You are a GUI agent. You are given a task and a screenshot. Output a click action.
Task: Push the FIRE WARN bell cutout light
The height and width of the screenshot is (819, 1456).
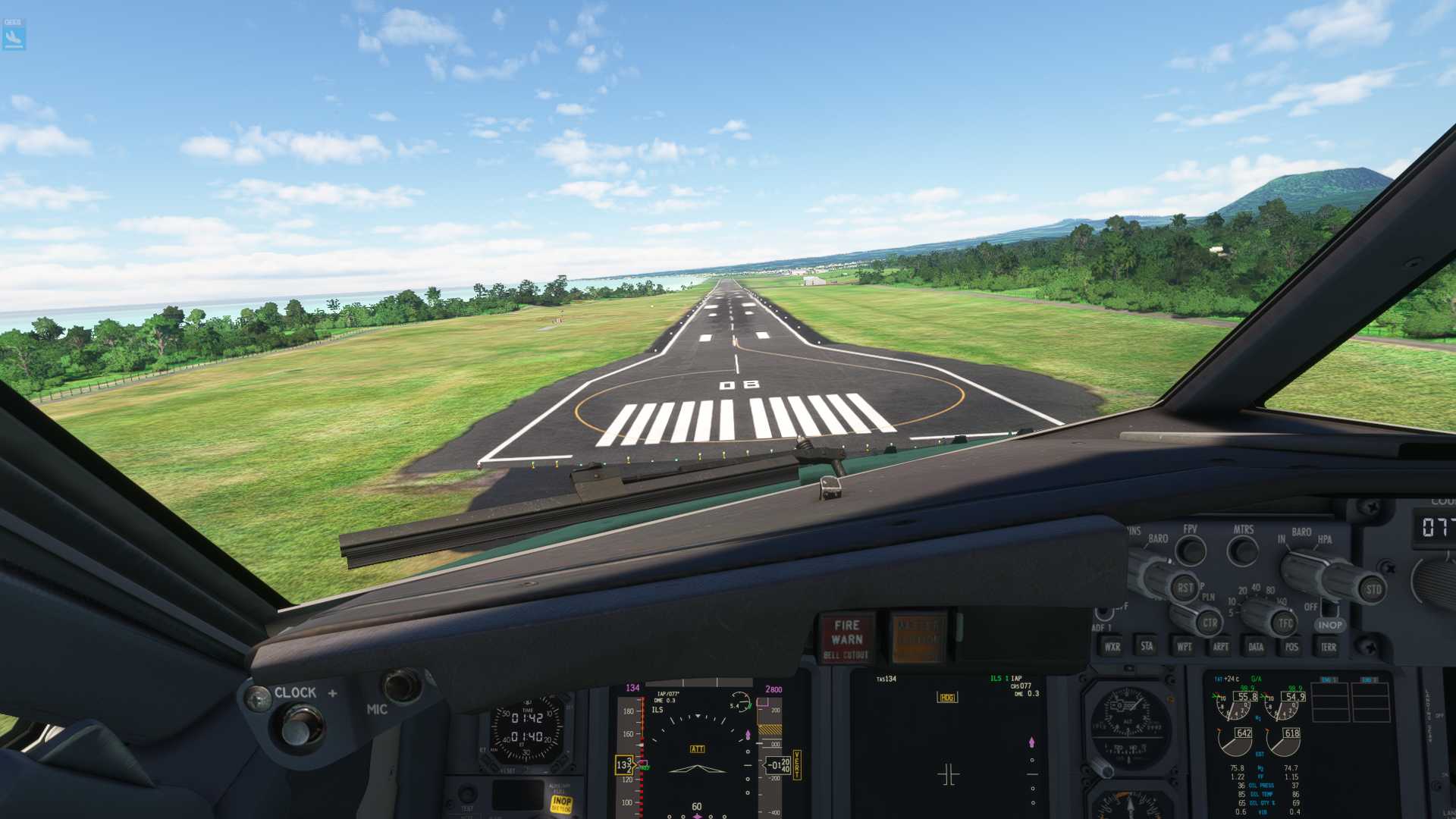(x=846, y=639)
